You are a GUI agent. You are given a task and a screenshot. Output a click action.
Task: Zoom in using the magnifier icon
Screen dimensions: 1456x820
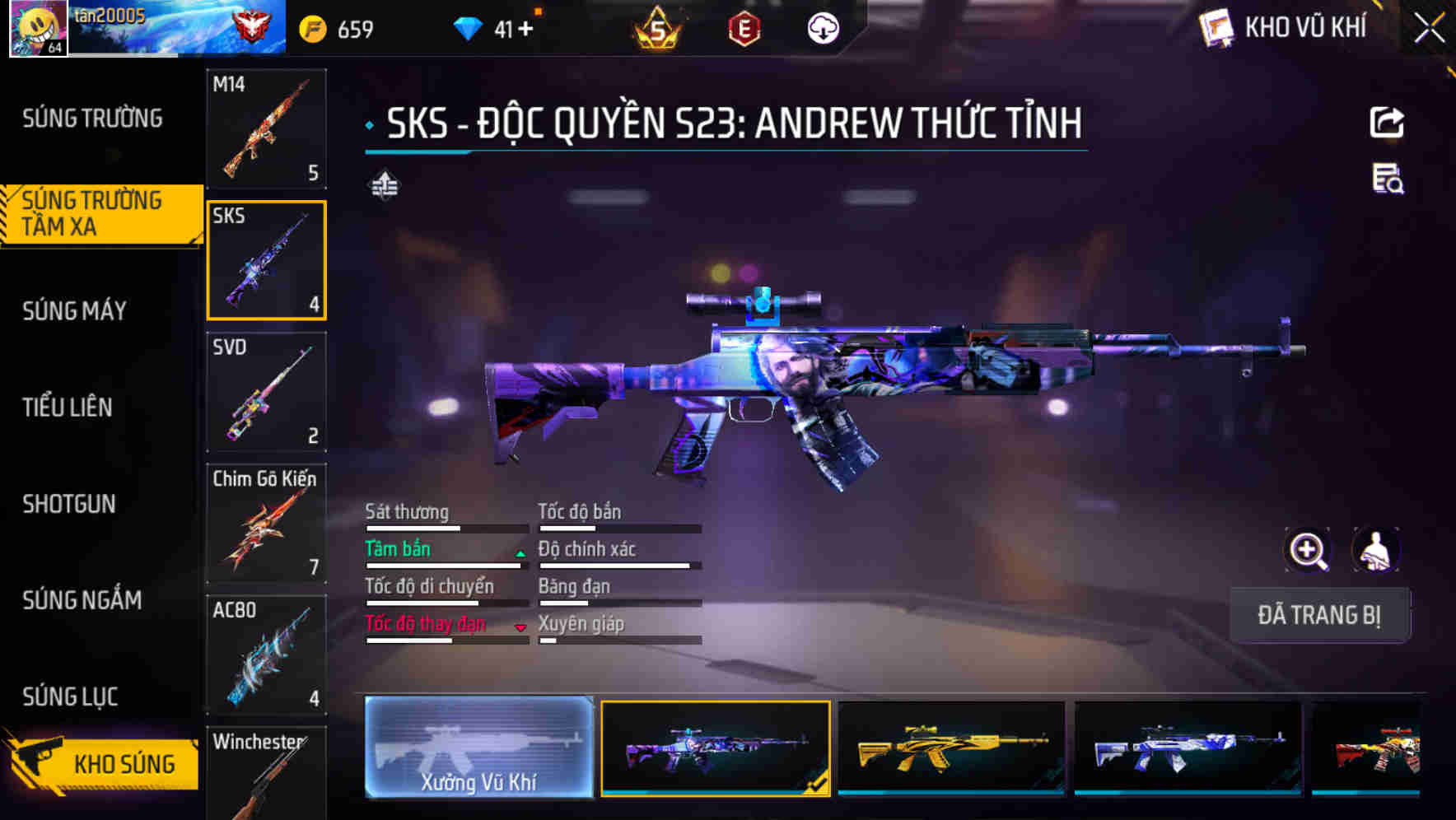(1308, 550)
